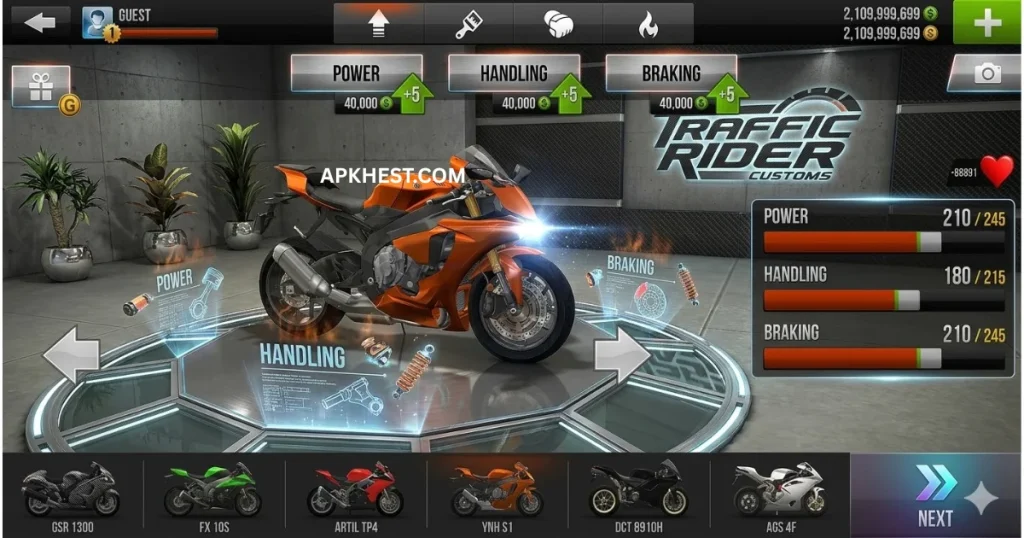The image size is (1024, 538).
Task: Pick the red ARTIL TP4 bike
Action: pos(355,494)
